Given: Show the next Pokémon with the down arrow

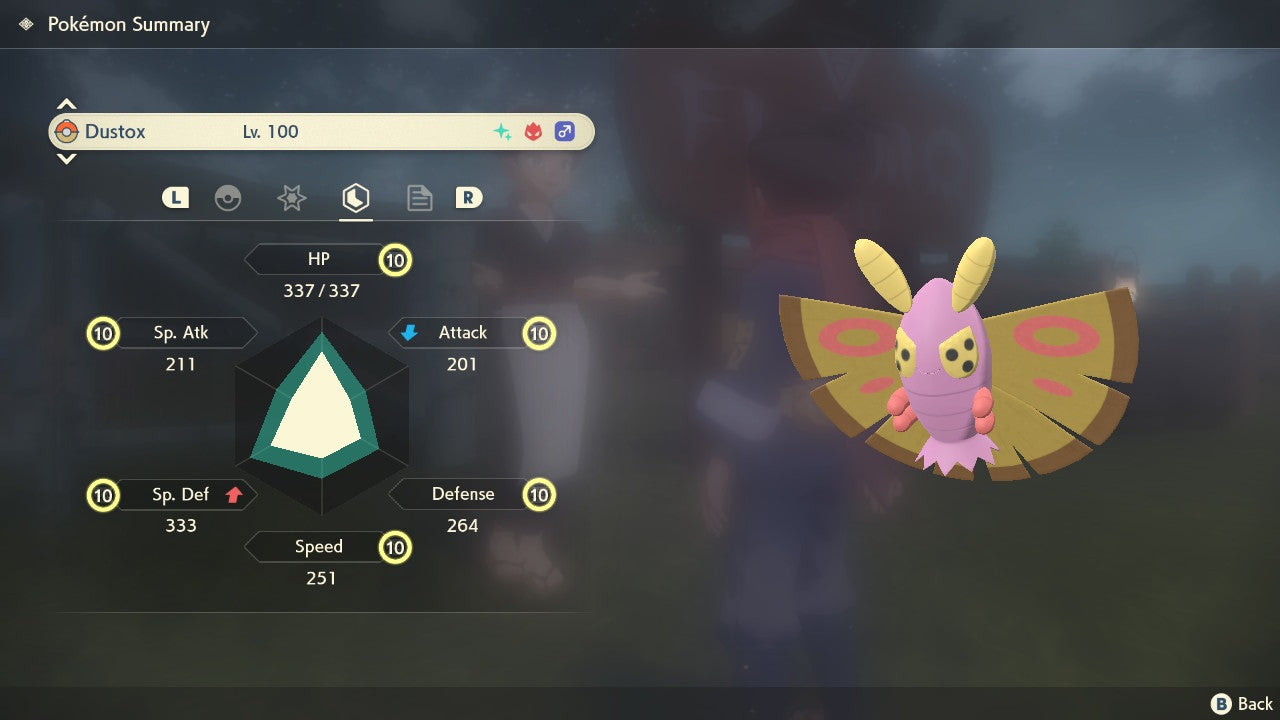Looking at the screenshot, I should pyautogui.click(x=66, y=159).
